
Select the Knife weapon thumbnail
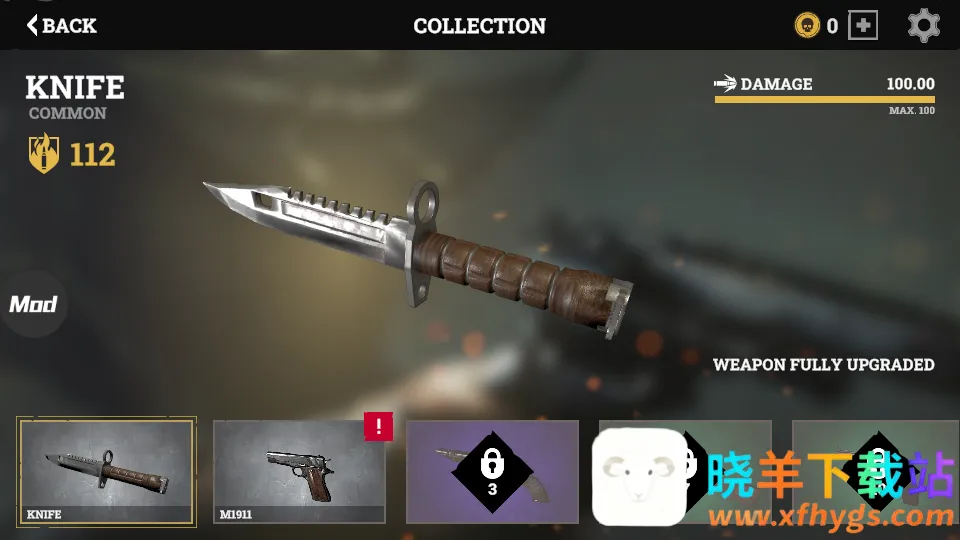(106, 472)
